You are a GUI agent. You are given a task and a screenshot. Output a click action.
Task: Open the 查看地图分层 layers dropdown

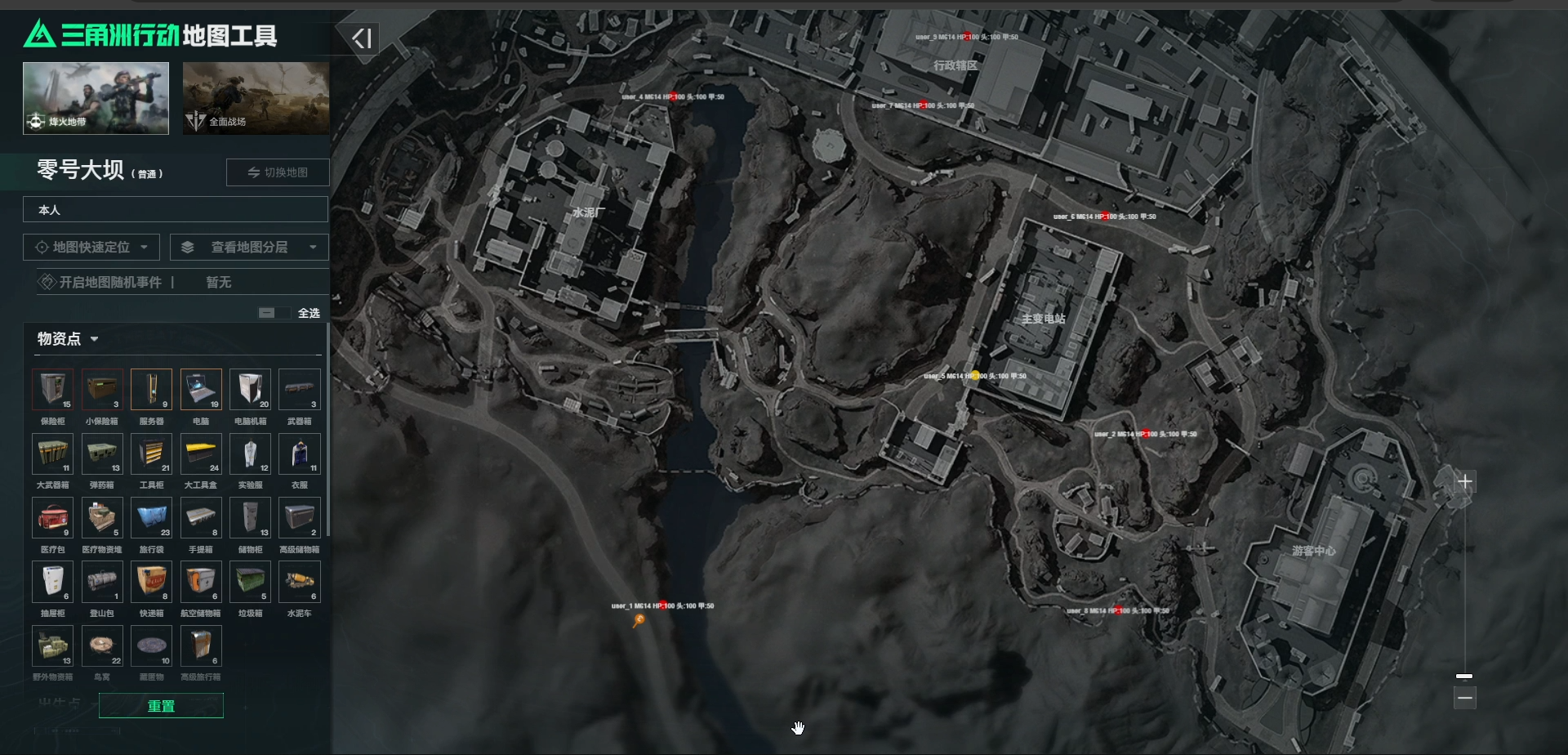(249, 247)
